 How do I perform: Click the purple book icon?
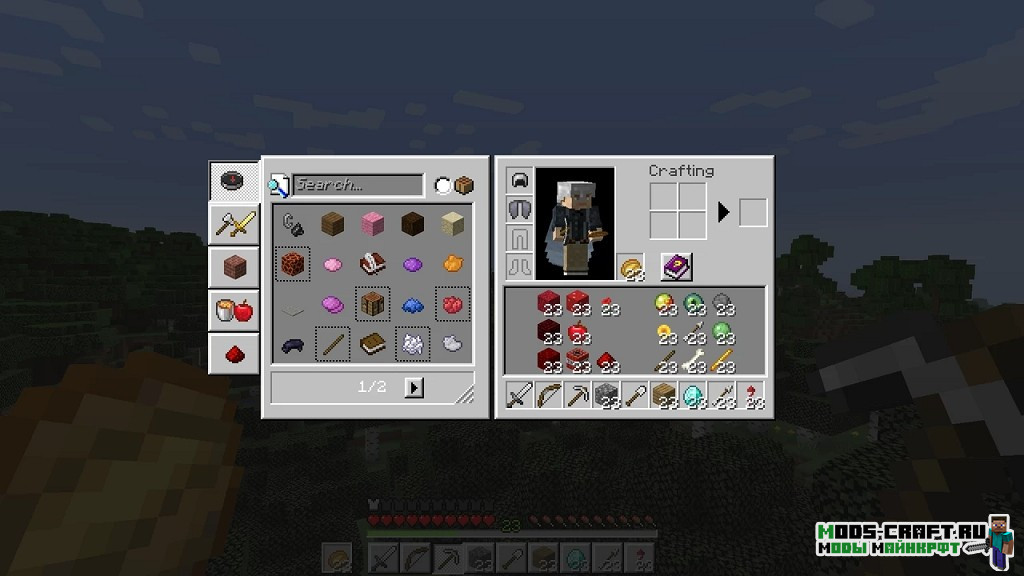676,267
